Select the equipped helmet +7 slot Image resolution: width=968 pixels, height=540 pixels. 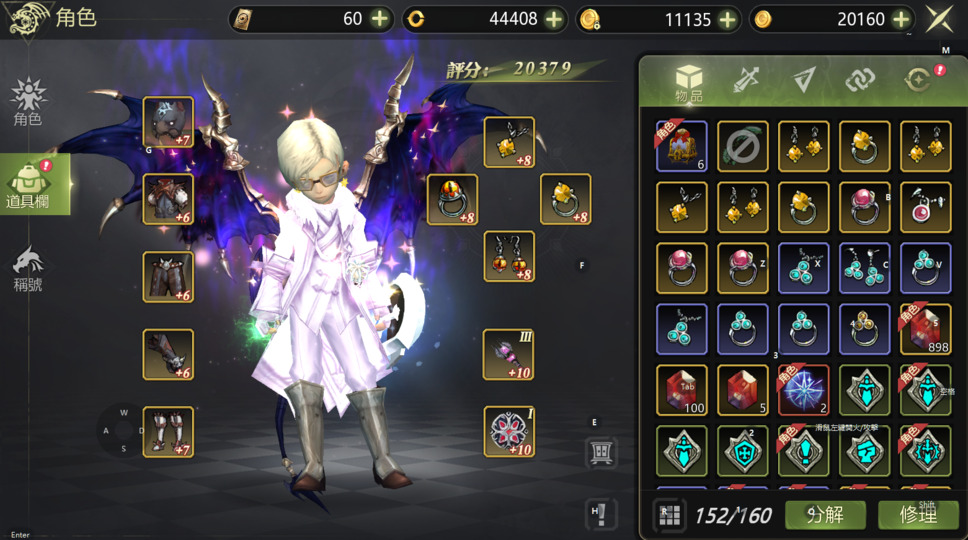[168, 122]
